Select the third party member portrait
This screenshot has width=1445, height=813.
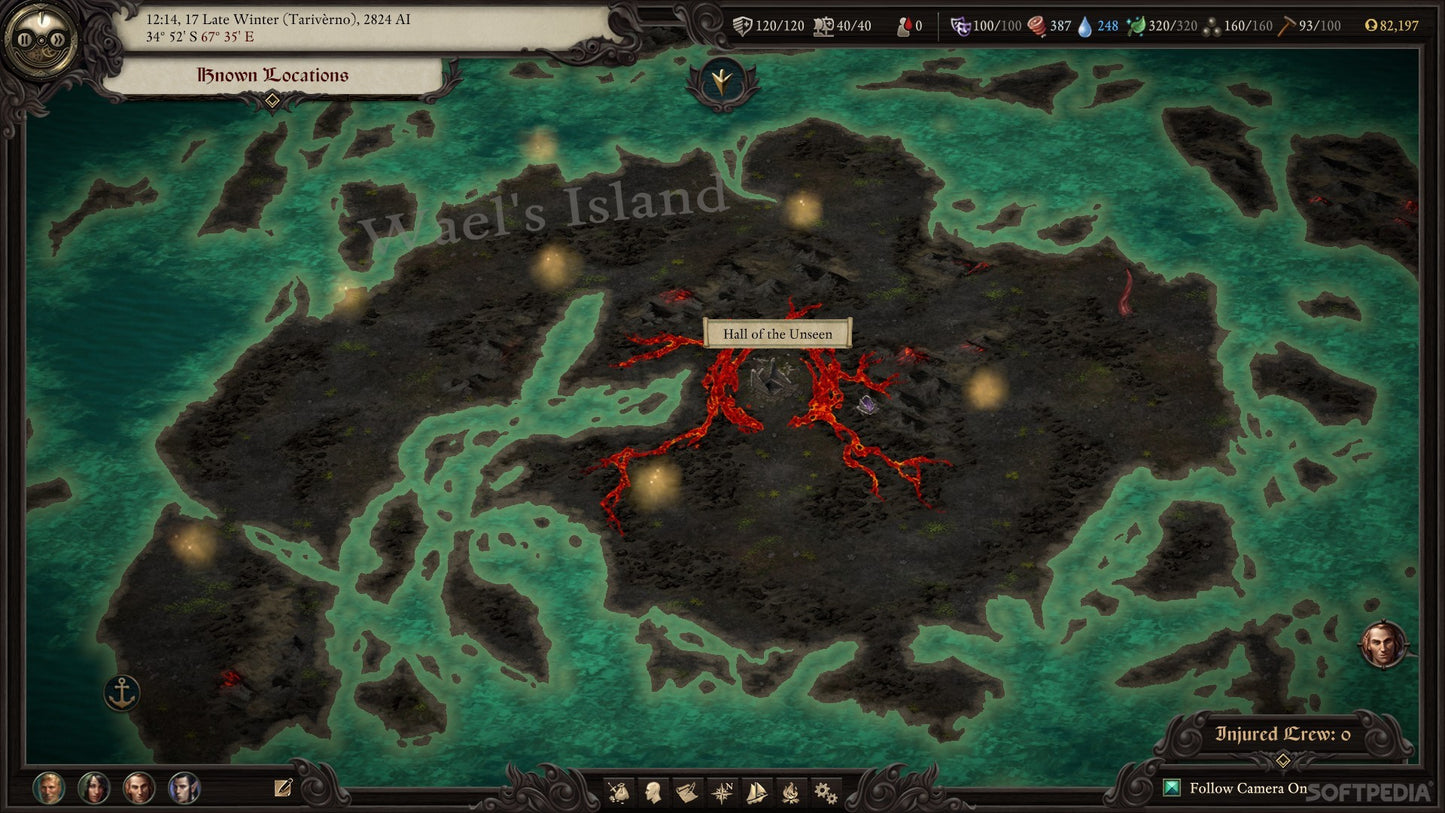click(x=139, y=788)
